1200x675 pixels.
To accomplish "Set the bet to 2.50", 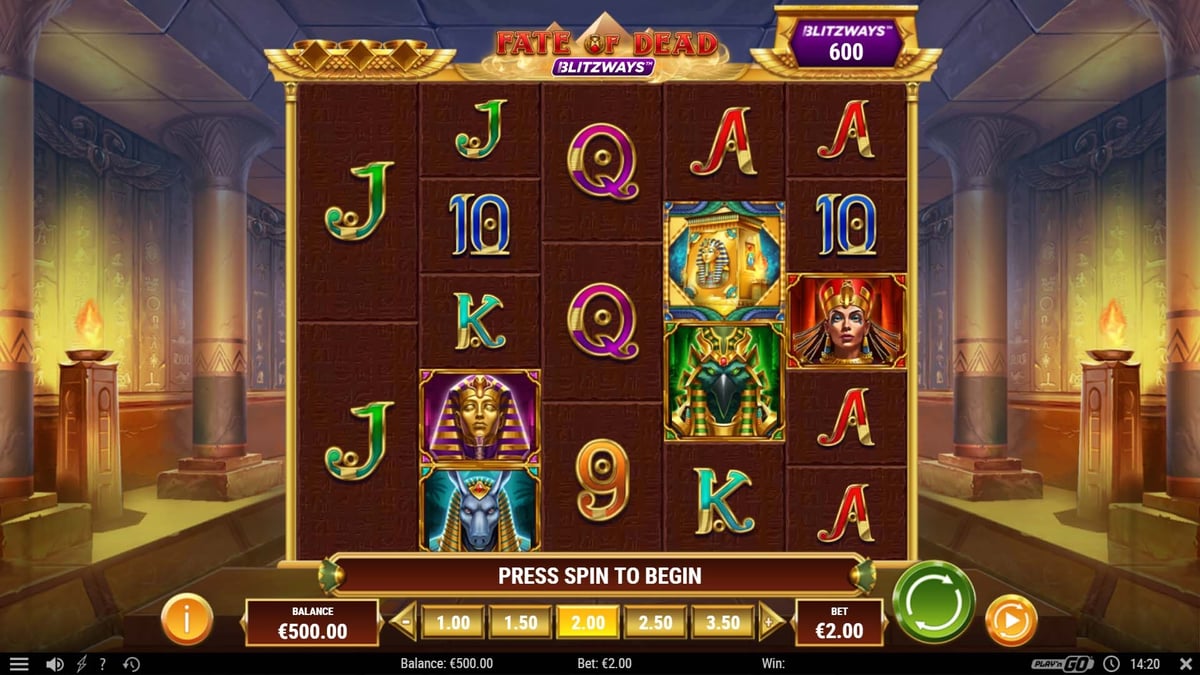I will pyautogui.click(x=655, y=622).
